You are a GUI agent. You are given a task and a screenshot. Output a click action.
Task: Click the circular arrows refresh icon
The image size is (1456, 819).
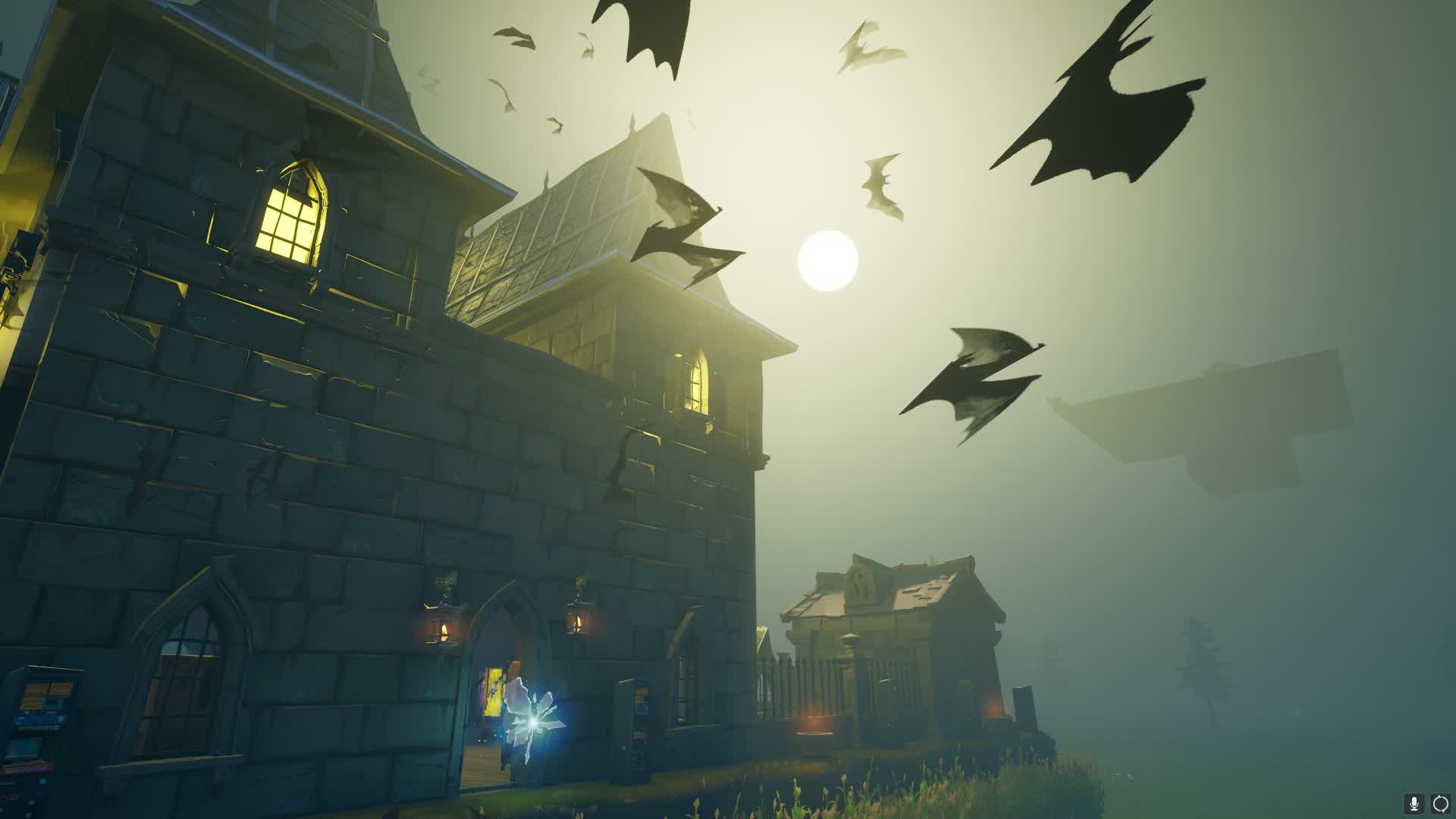[x=1439, y=803]
